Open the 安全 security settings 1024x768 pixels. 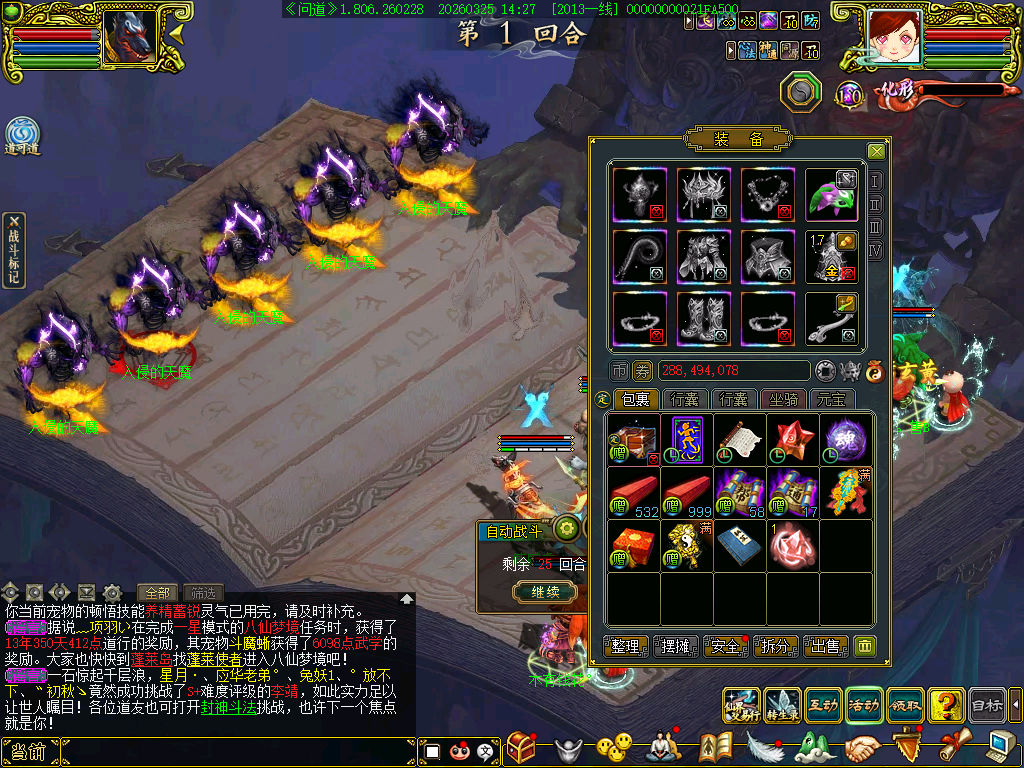(x=727, y=646)
